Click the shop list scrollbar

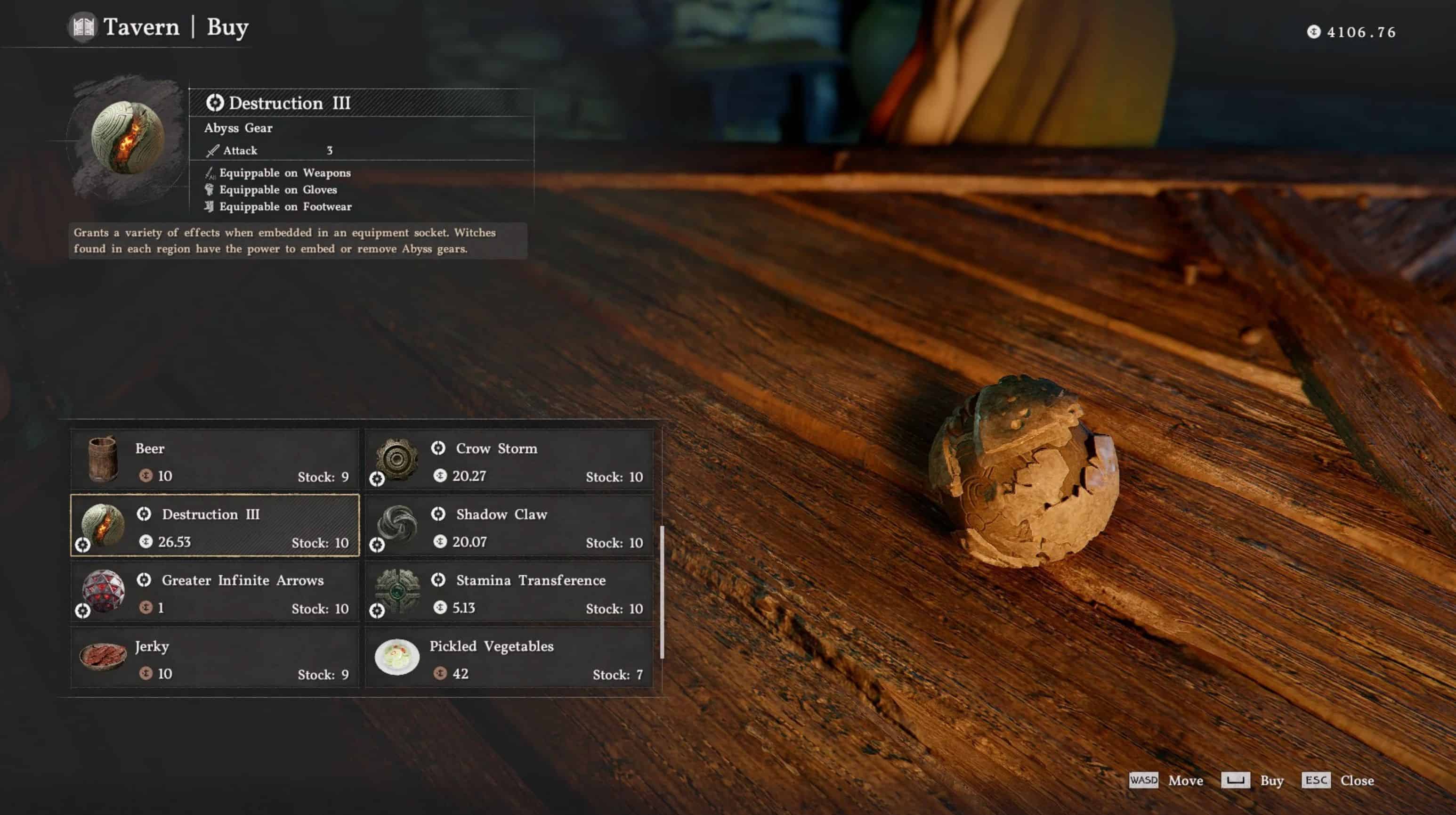point(662,592)
